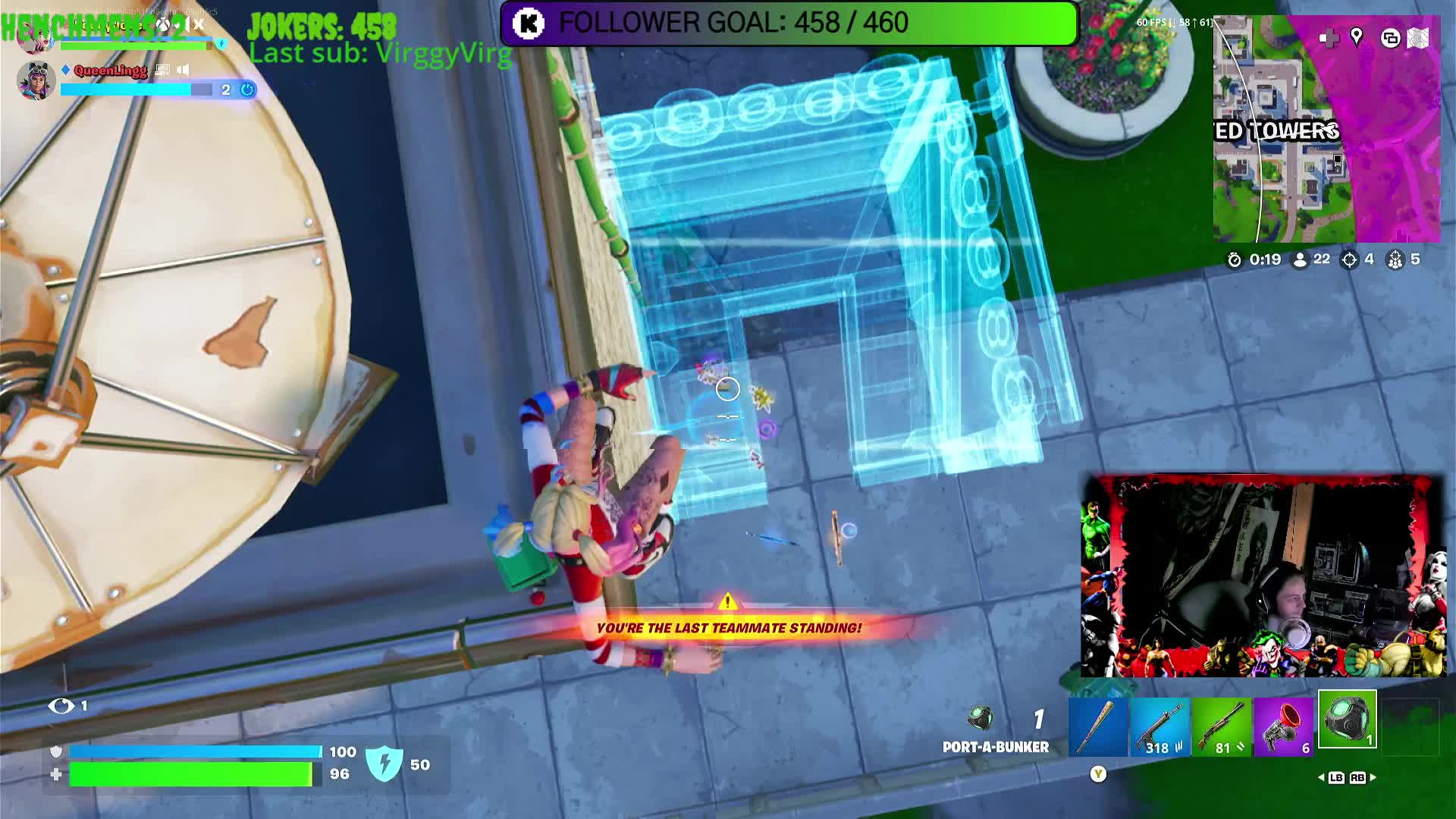The width and height of the screenshot is (1456, 819).
Task: Click the folded map icon on minimap
Action: pyautogui.click(x=1418, y=38)
